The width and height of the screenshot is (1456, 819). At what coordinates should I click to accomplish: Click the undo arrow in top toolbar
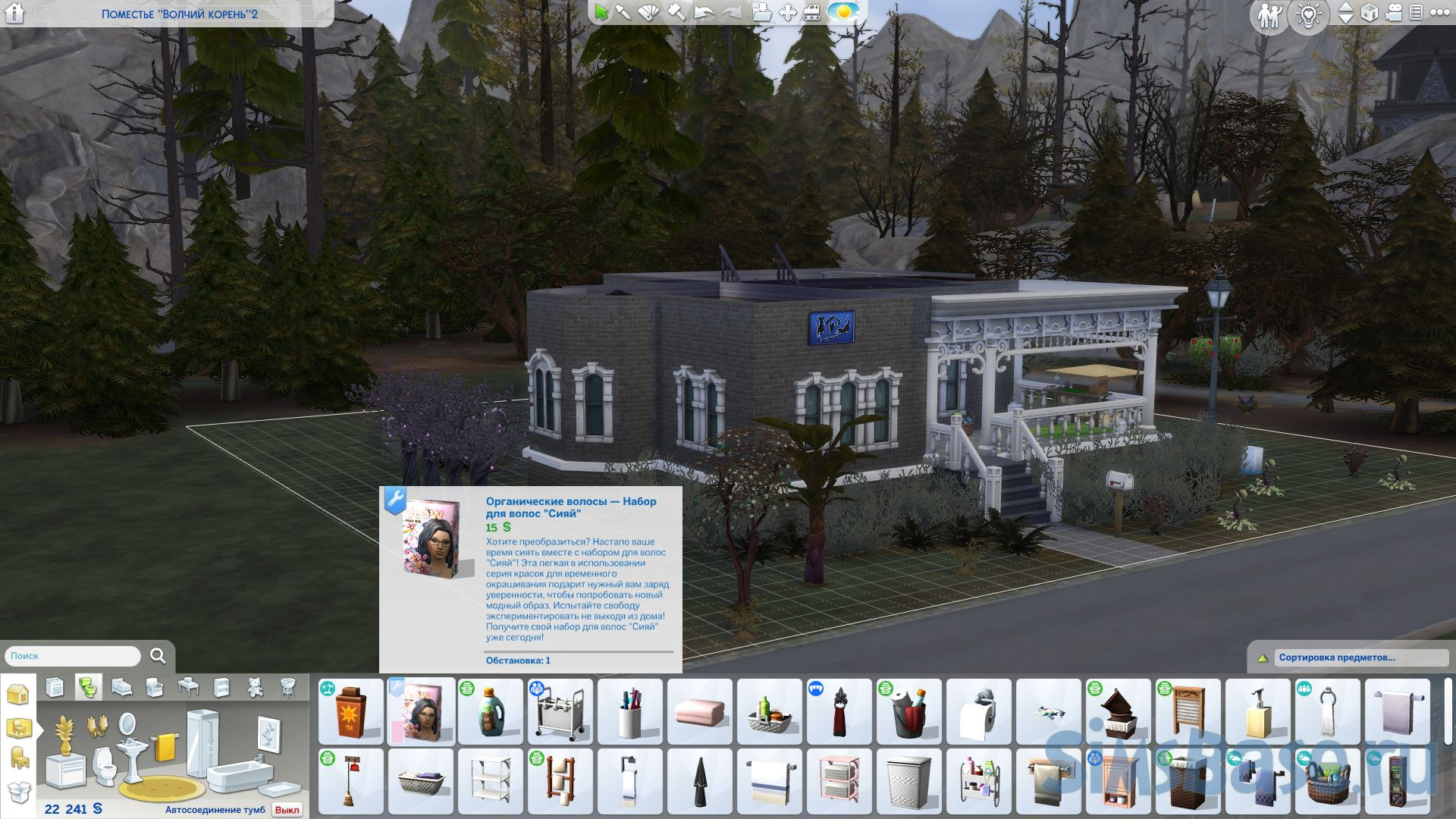[703, 13]
